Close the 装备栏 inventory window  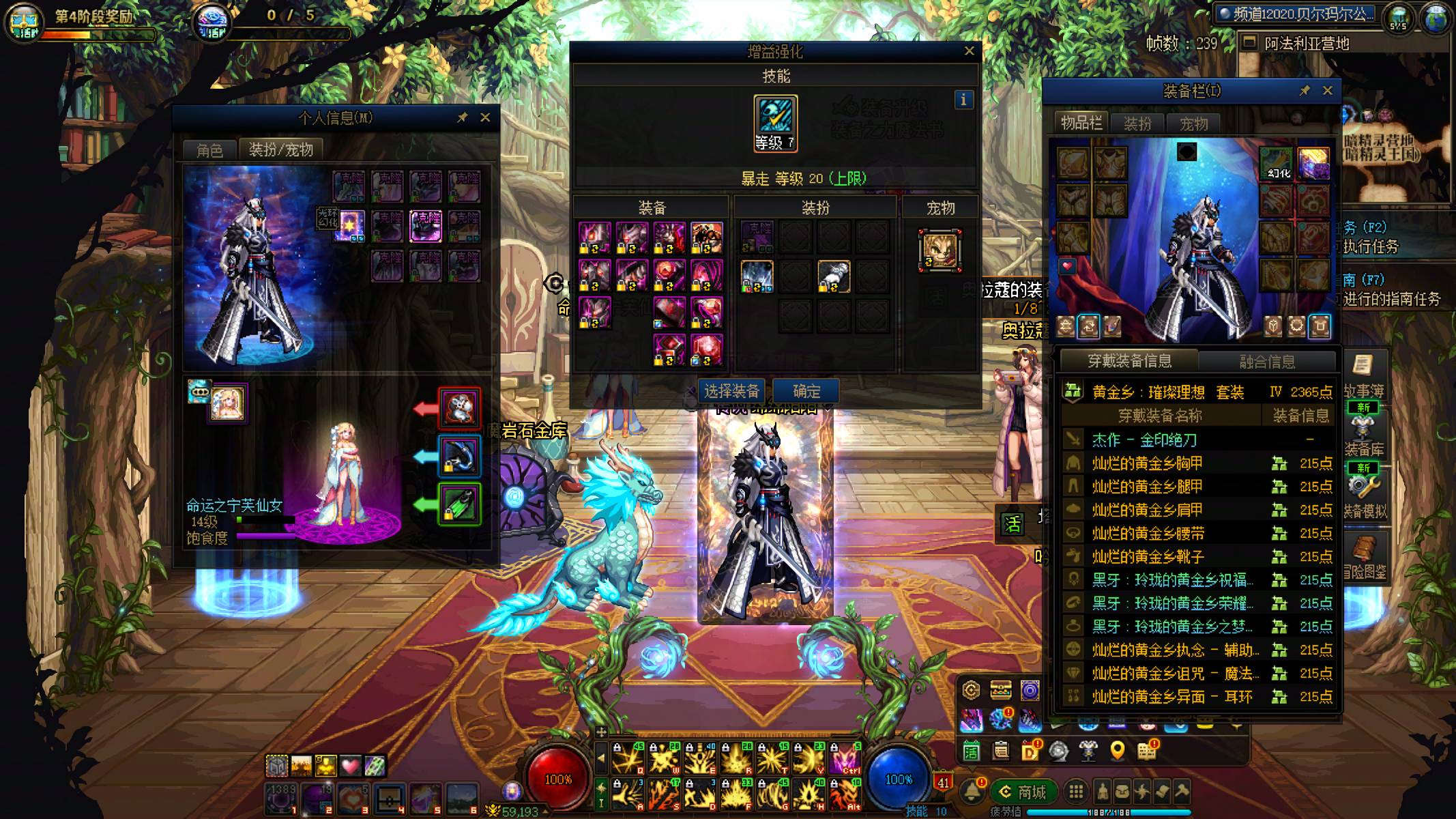click(1327, 91)
